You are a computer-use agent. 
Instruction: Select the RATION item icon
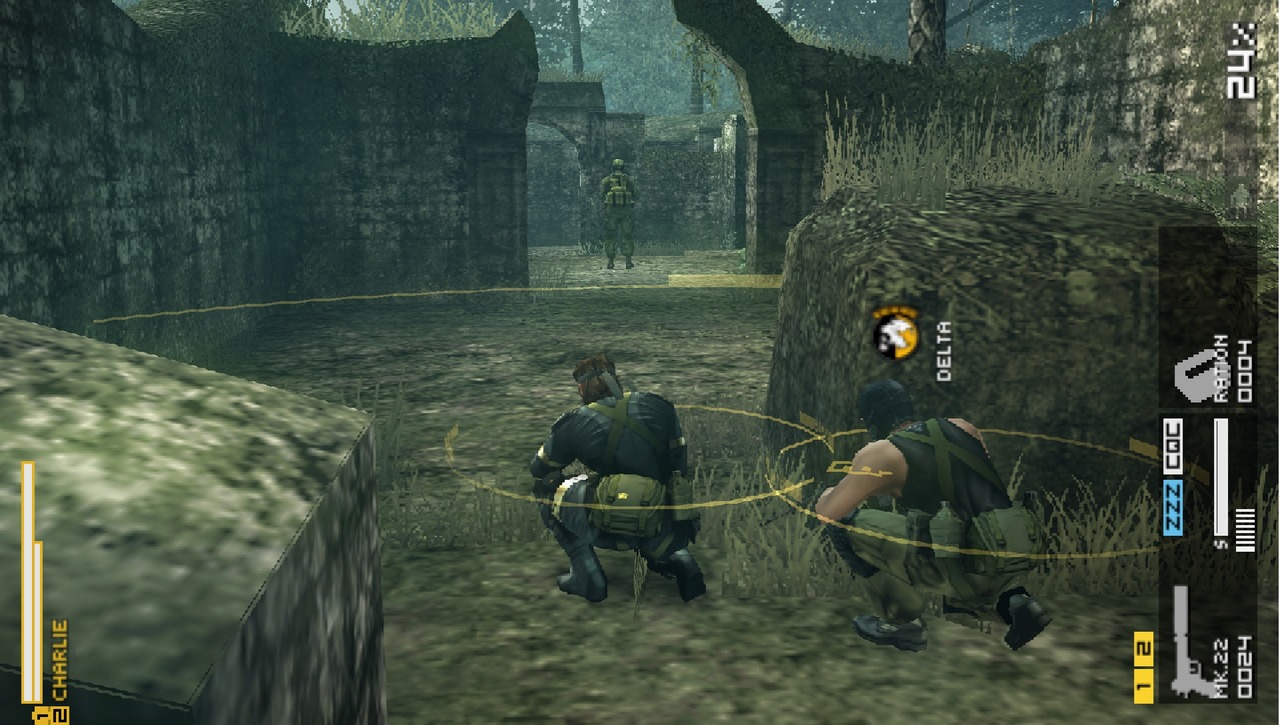1197,378
